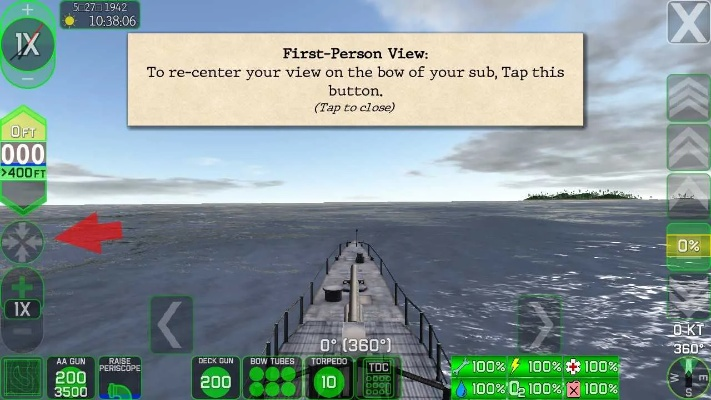Zoom in with the green plus above the lower 1X
The width and height of the screenshot is (711, 400).
(23, 284)
